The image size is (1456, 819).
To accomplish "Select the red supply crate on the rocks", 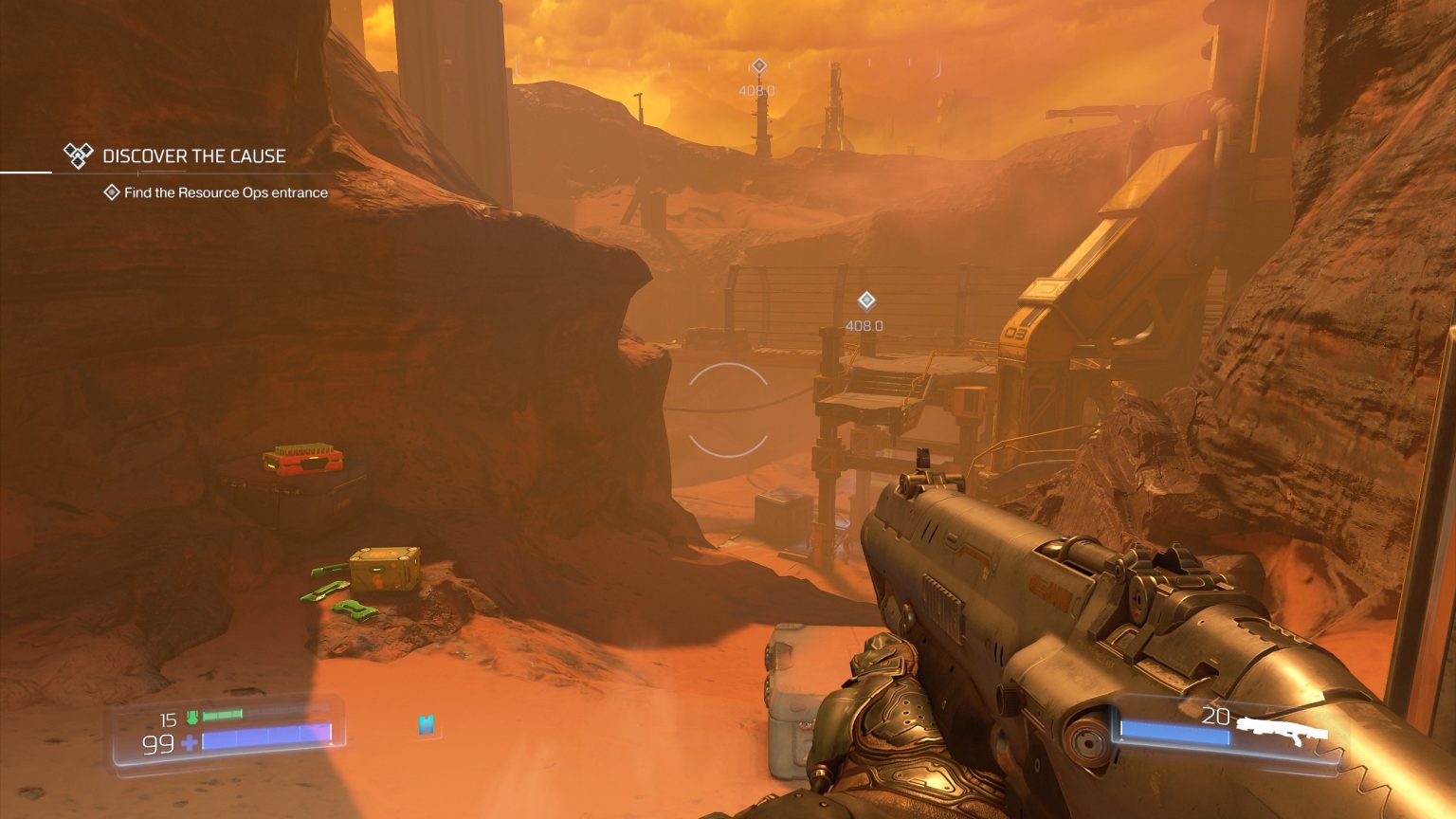I will pyautogui.click(x=301, y=461).
